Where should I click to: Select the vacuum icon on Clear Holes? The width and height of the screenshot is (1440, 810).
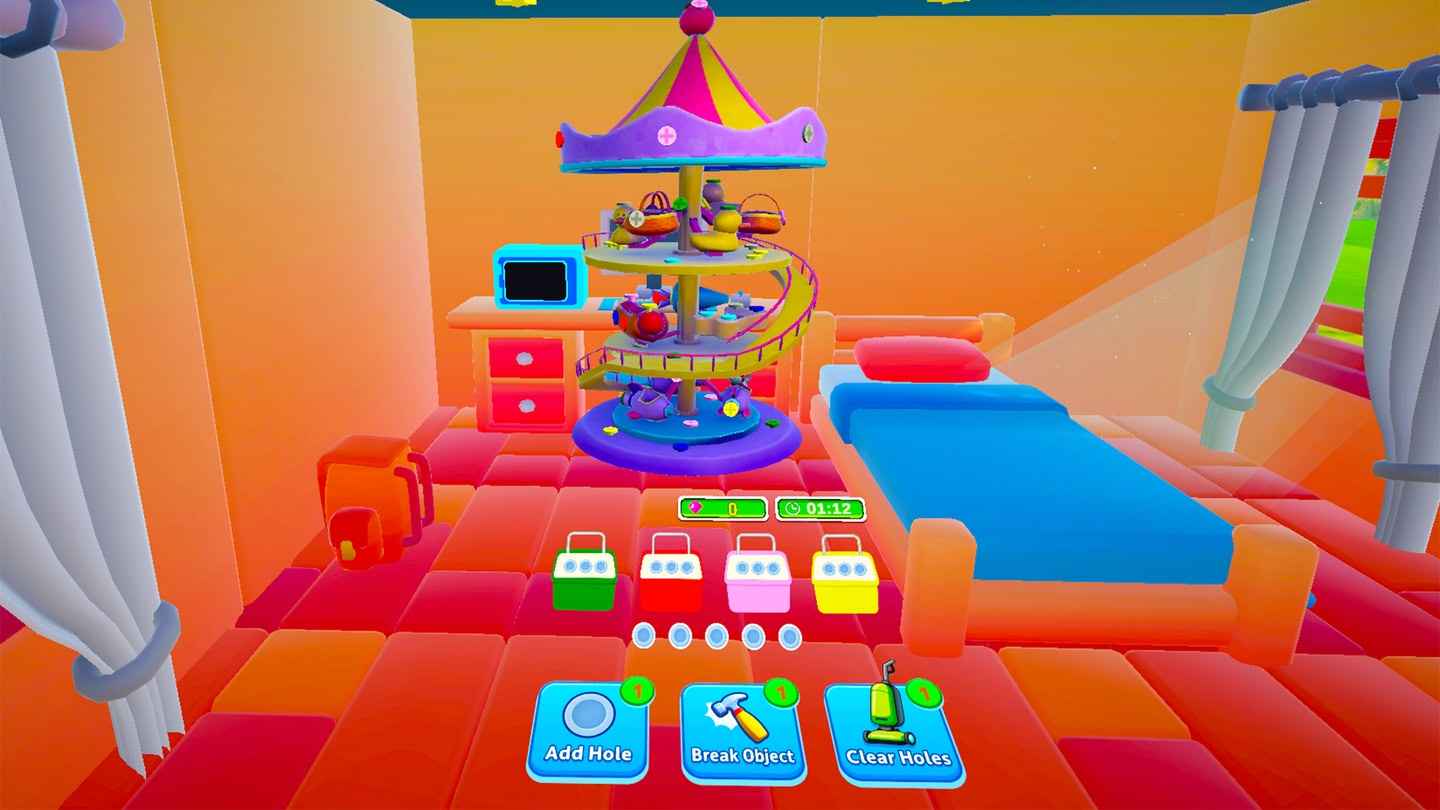tap(885, 710)
